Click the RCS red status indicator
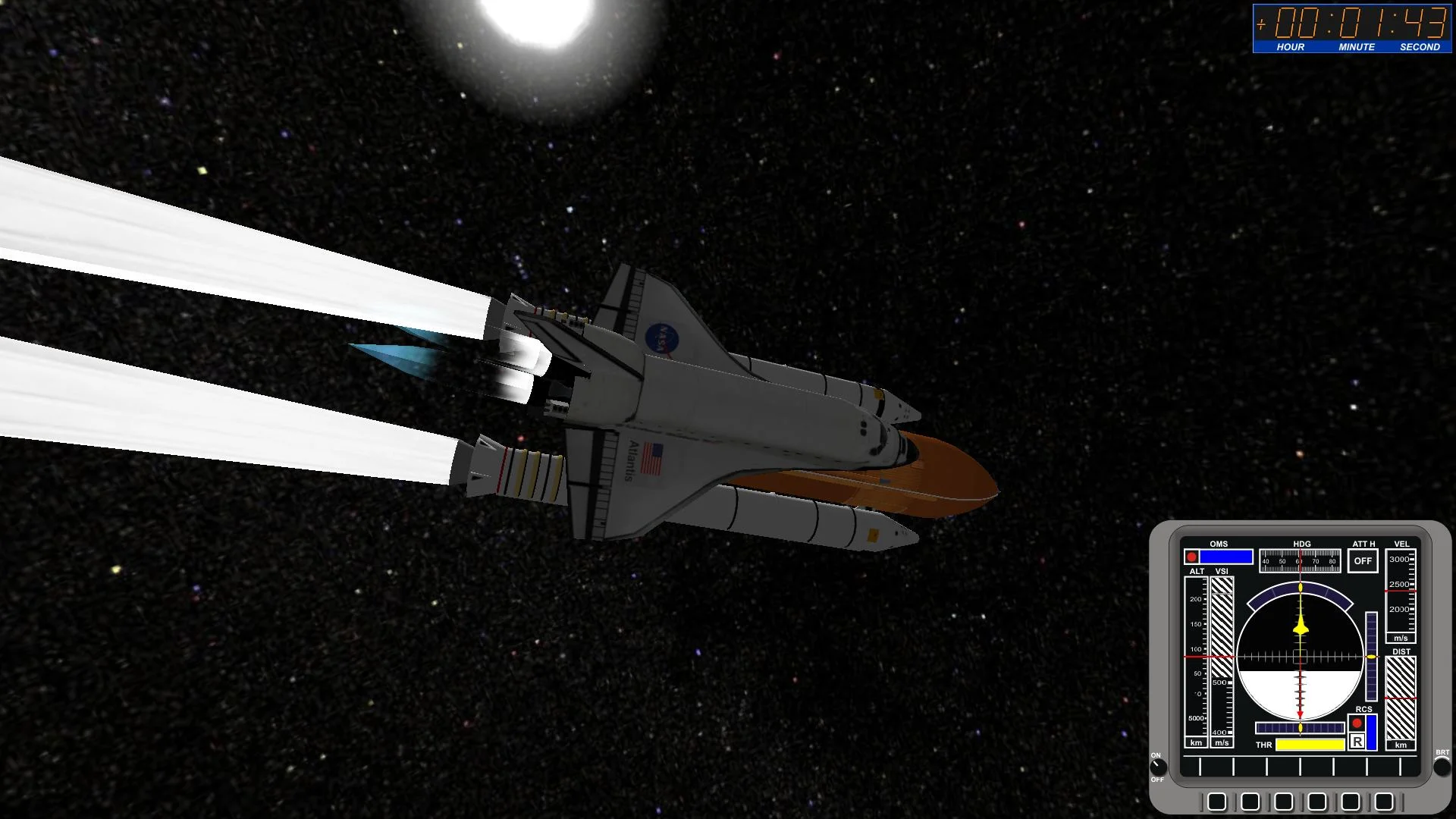Screen dimensions: 1456x819 1357,723
